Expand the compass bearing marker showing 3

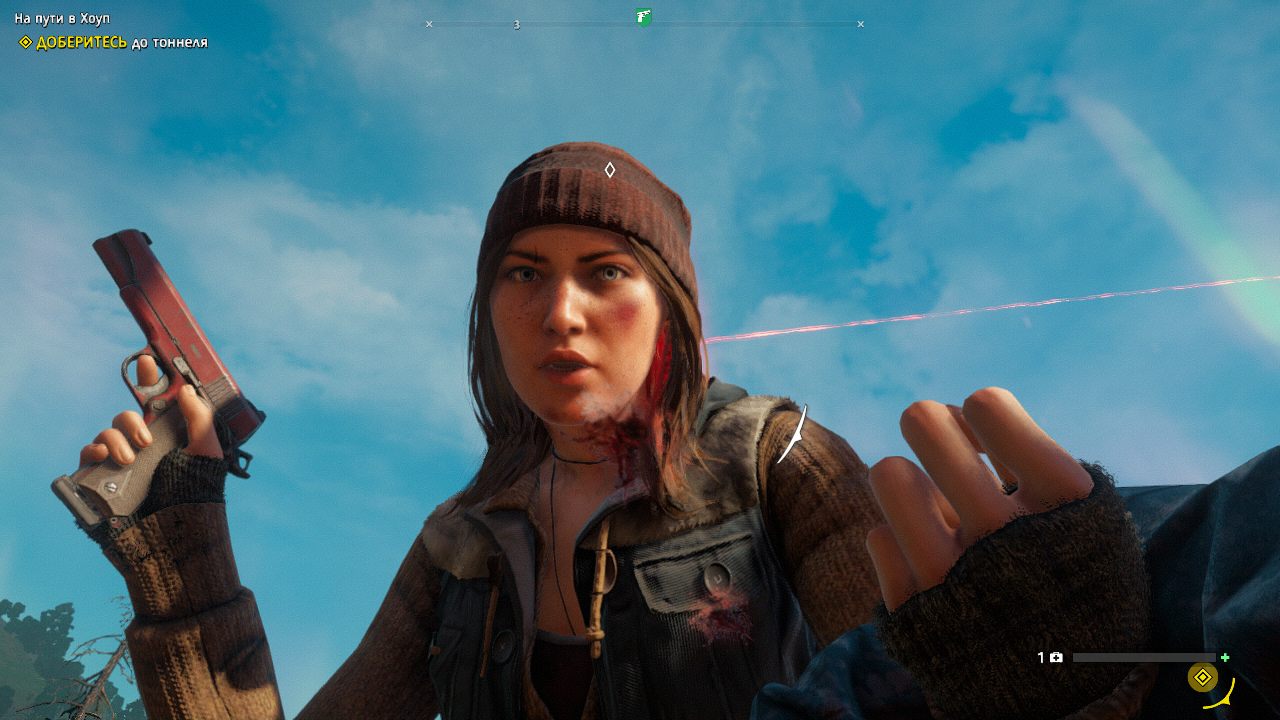(x=516, y=23)
